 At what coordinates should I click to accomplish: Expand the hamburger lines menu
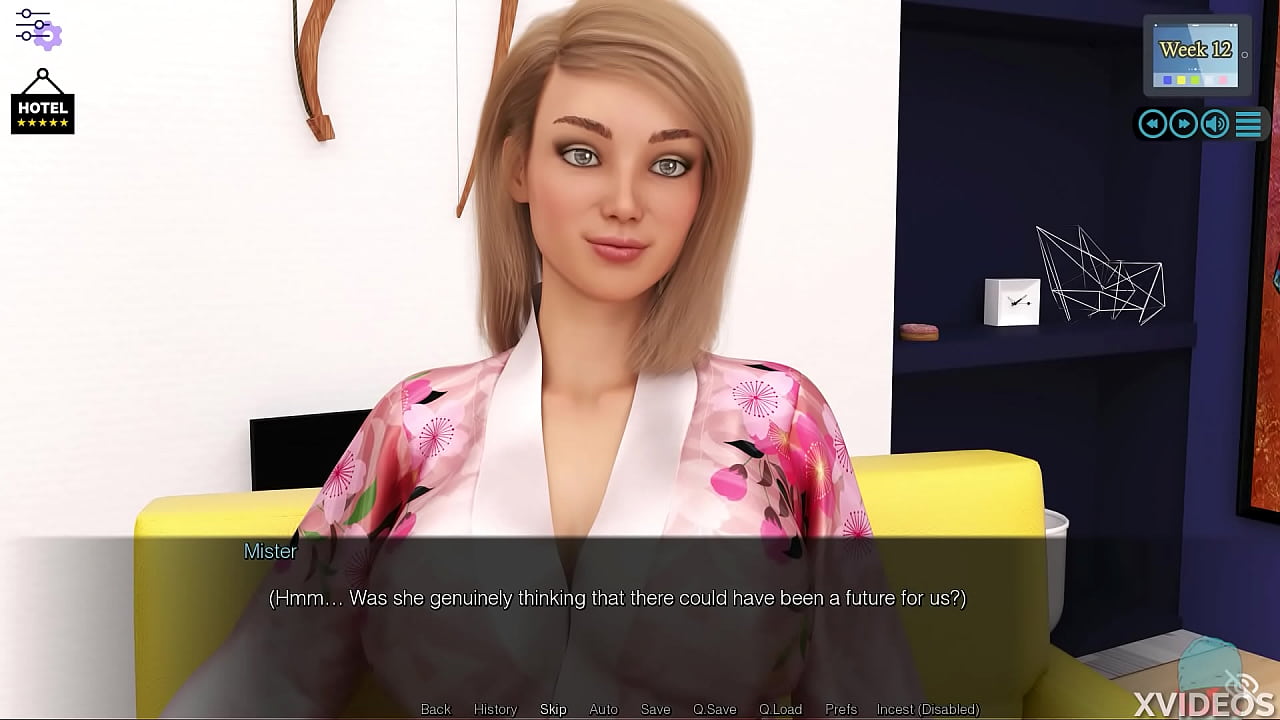point(1248,123)
